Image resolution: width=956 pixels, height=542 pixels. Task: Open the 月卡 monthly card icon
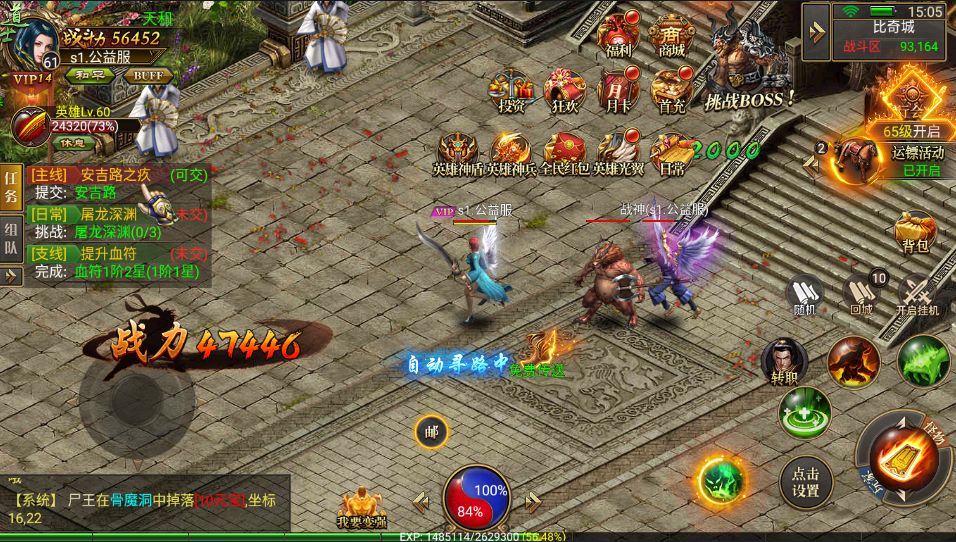pos(617,91)
